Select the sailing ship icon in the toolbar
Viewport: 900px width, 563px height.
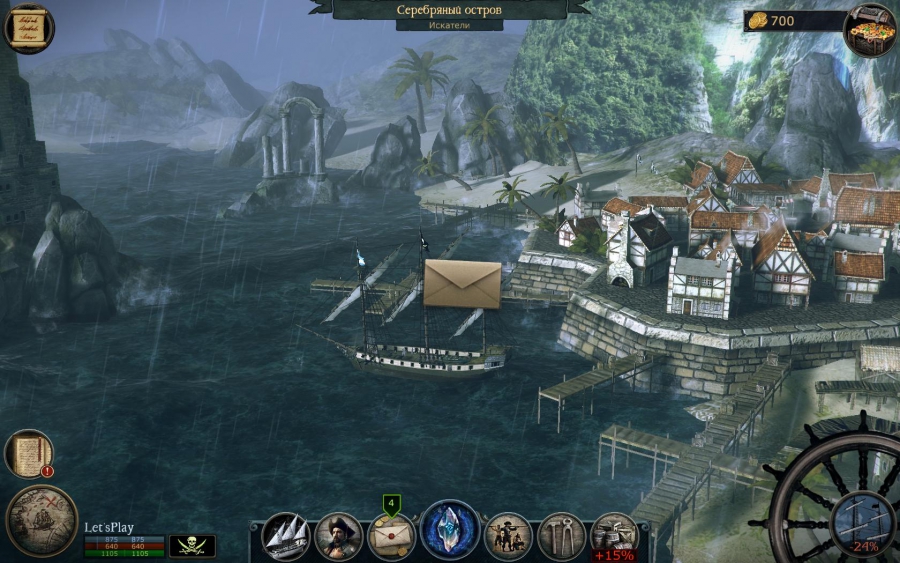click(285, 536)
